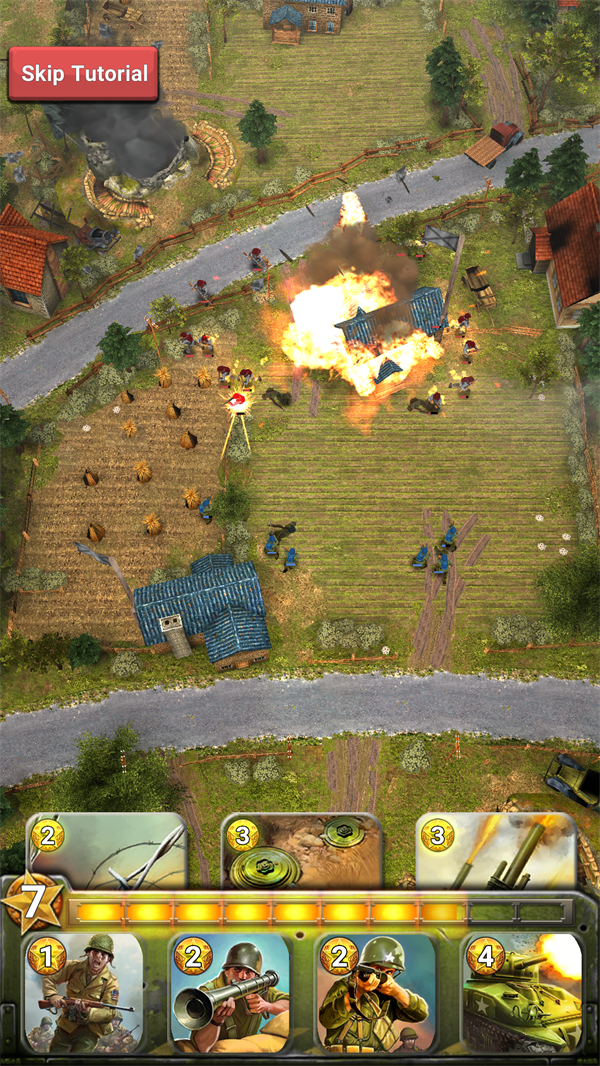Pick the sniper soldier card
600x1066 pixels.
click(x=376, y=993)
